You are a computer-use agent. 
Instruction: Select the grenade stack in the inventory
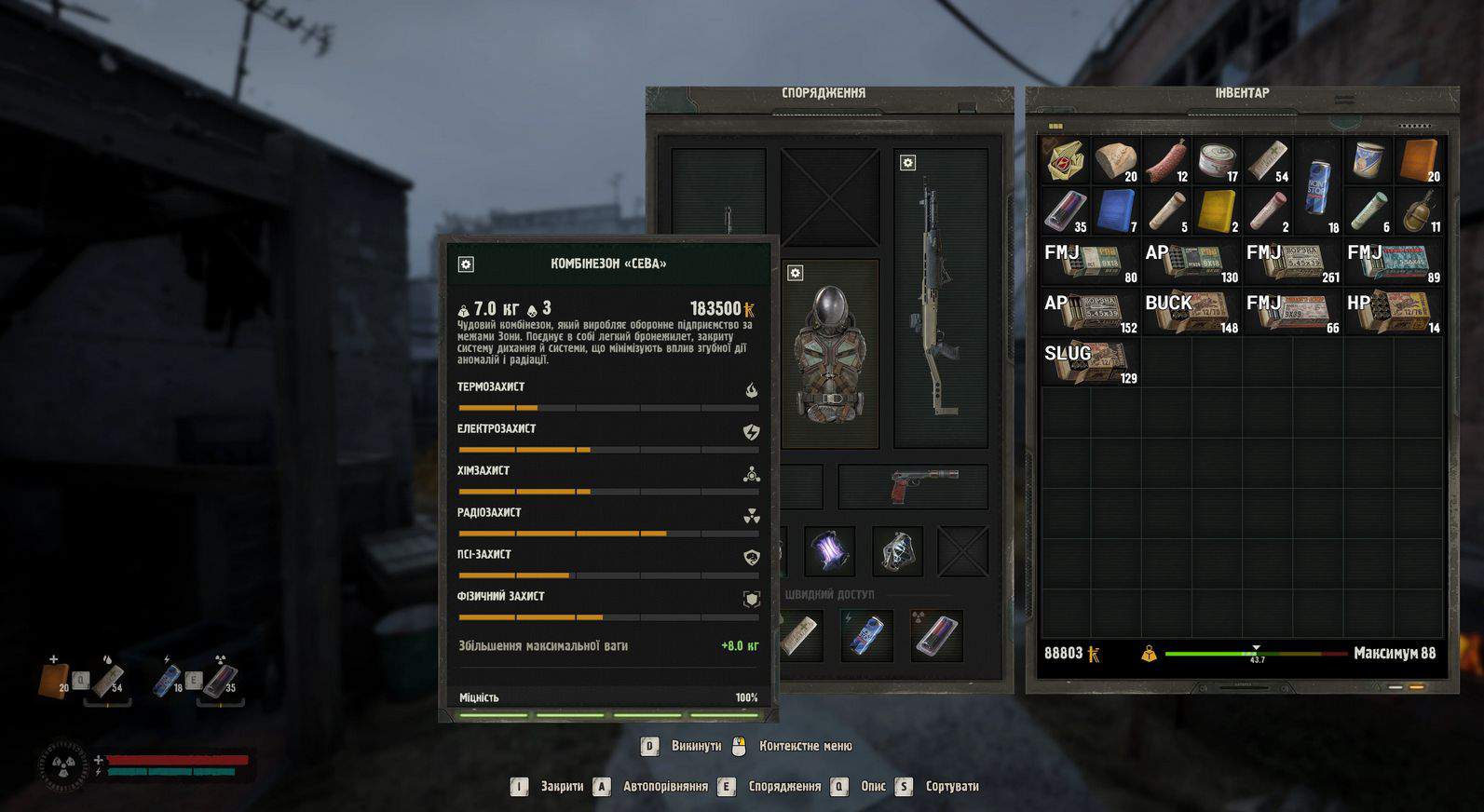coord(1418,211)
